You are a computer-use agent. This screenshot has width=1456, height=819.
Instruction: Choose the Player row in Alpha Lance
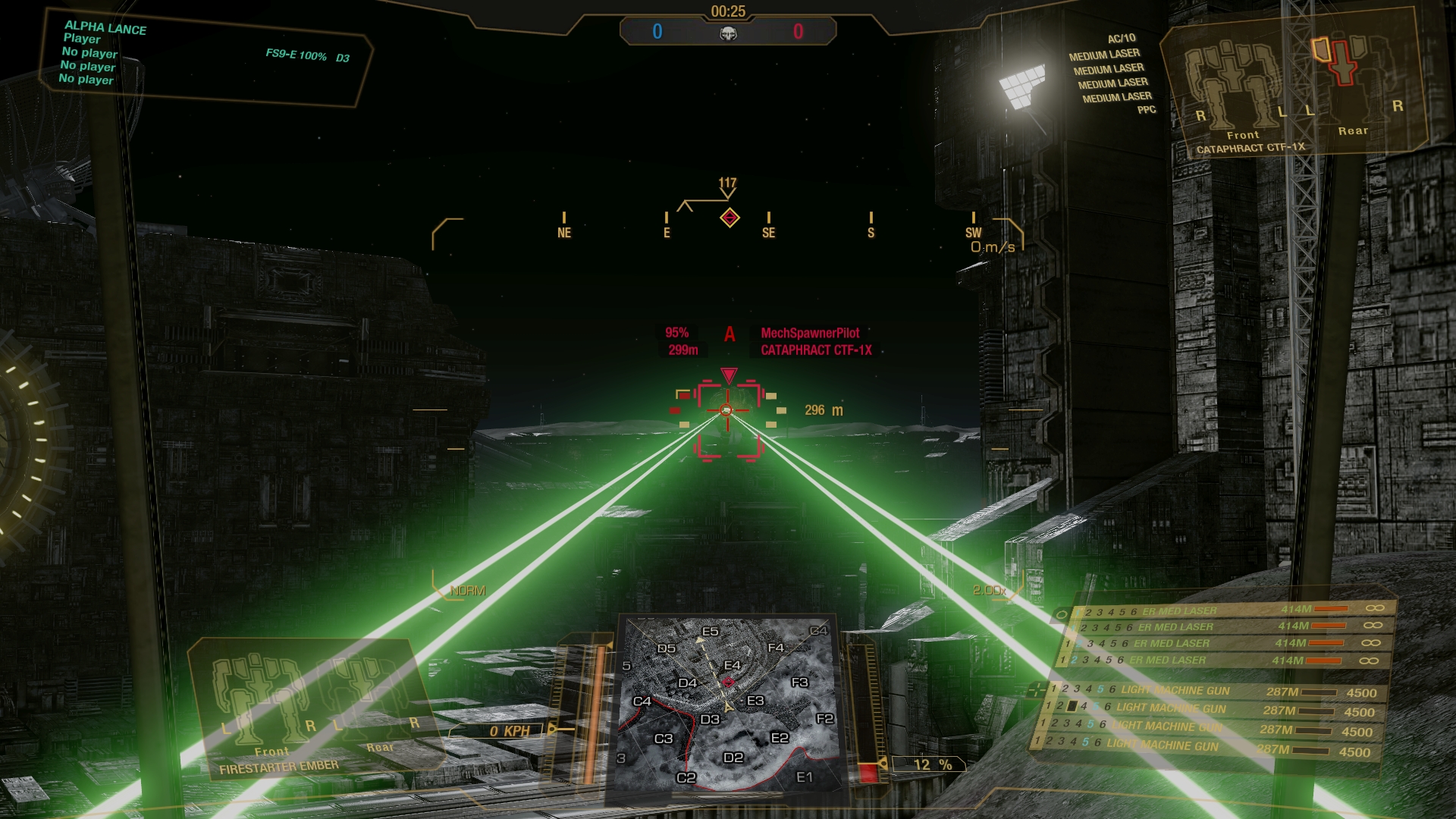(82, 39)
